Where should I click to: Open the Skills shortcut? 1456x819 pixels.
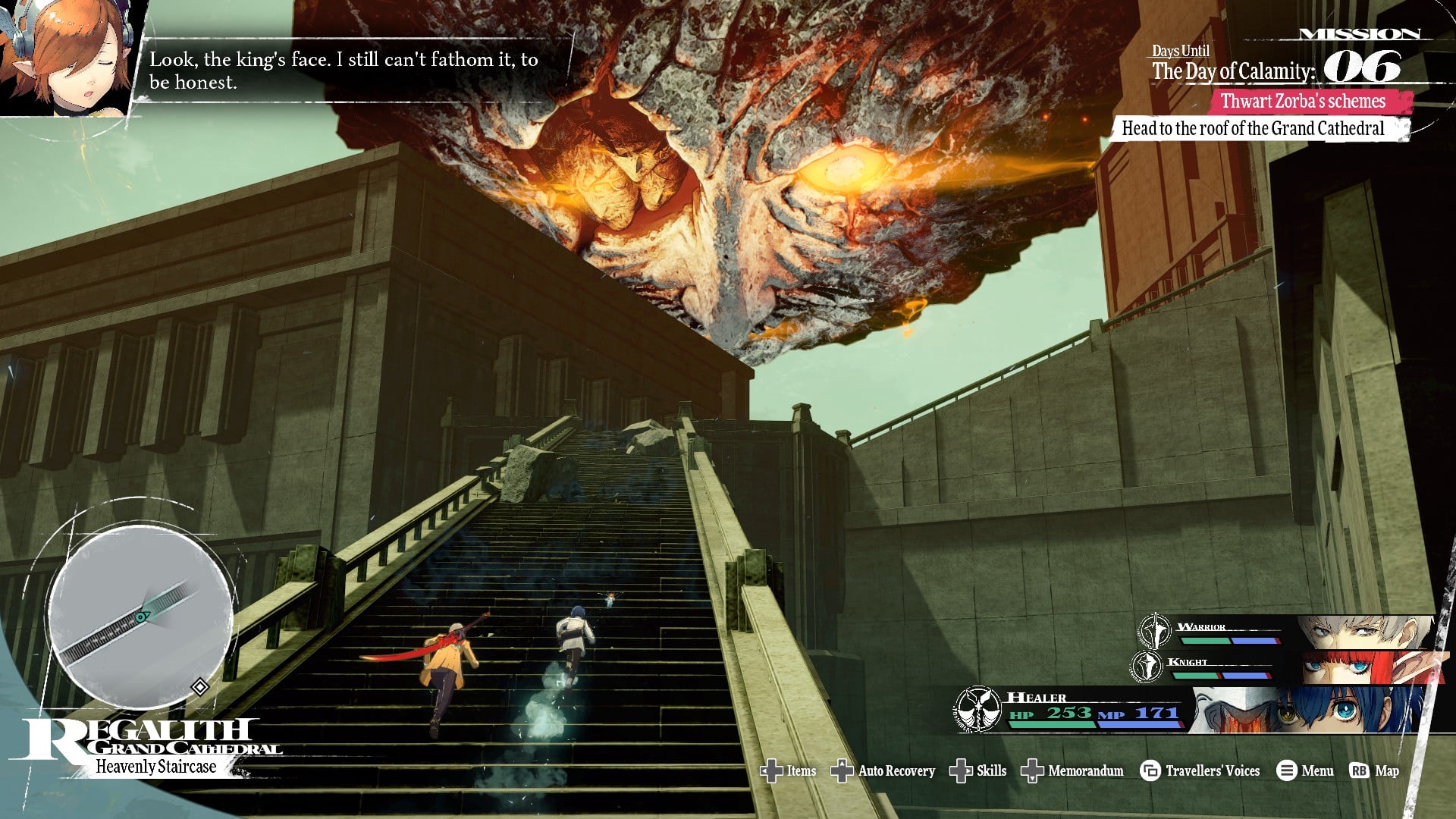pos(978,770)
